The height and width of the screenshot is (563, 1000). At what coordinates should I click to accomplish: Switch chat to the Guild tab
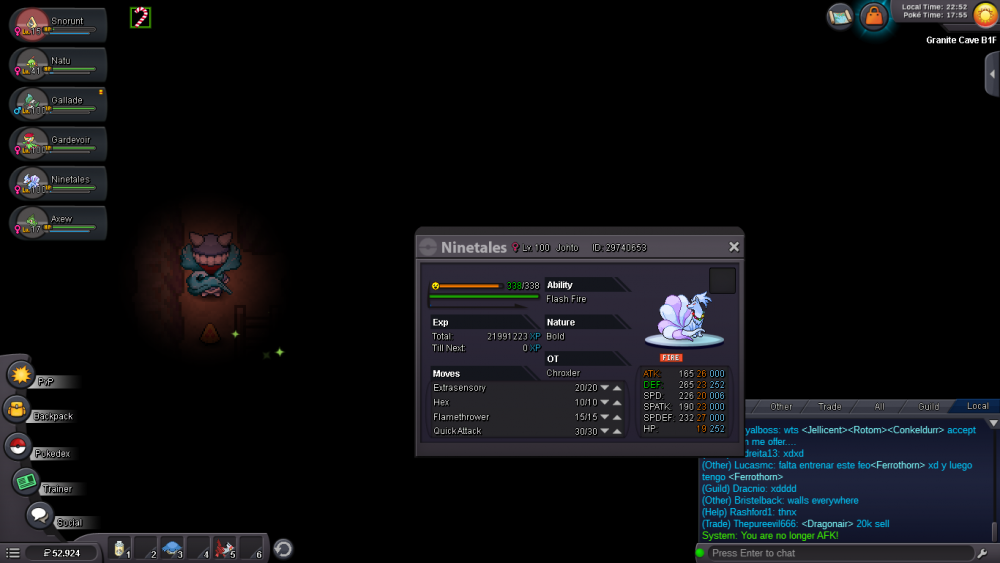pos(929,407)
